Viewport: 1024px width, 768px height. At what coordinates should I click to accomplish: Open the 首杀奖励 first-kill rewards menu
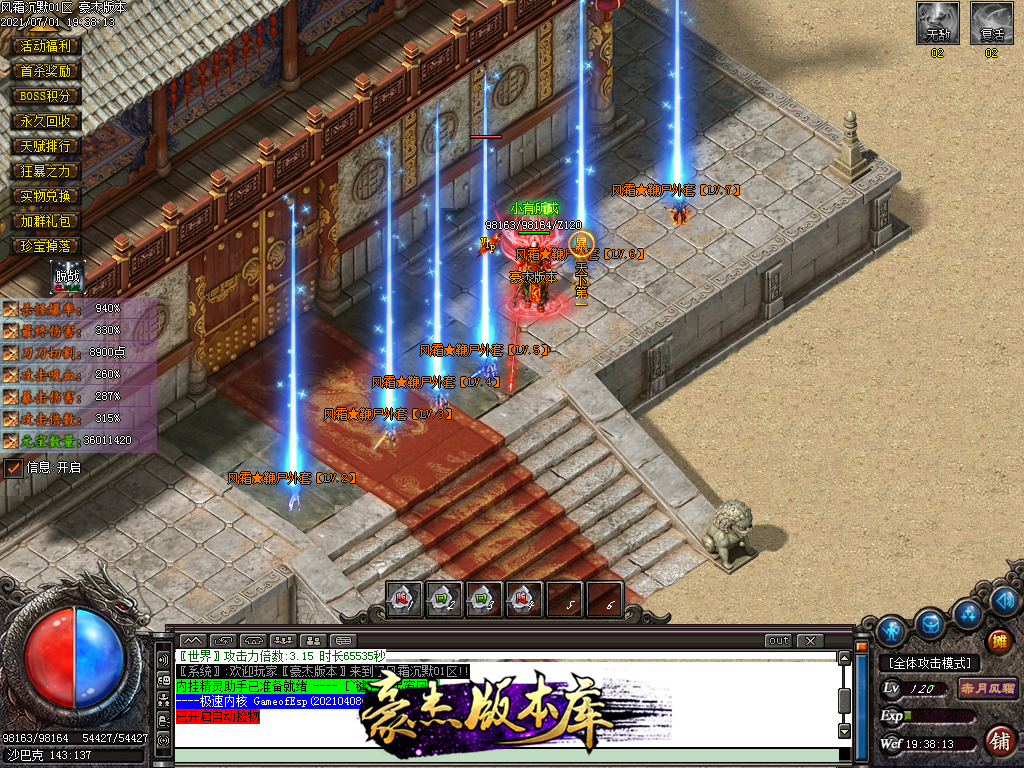(x=46, y=71)
